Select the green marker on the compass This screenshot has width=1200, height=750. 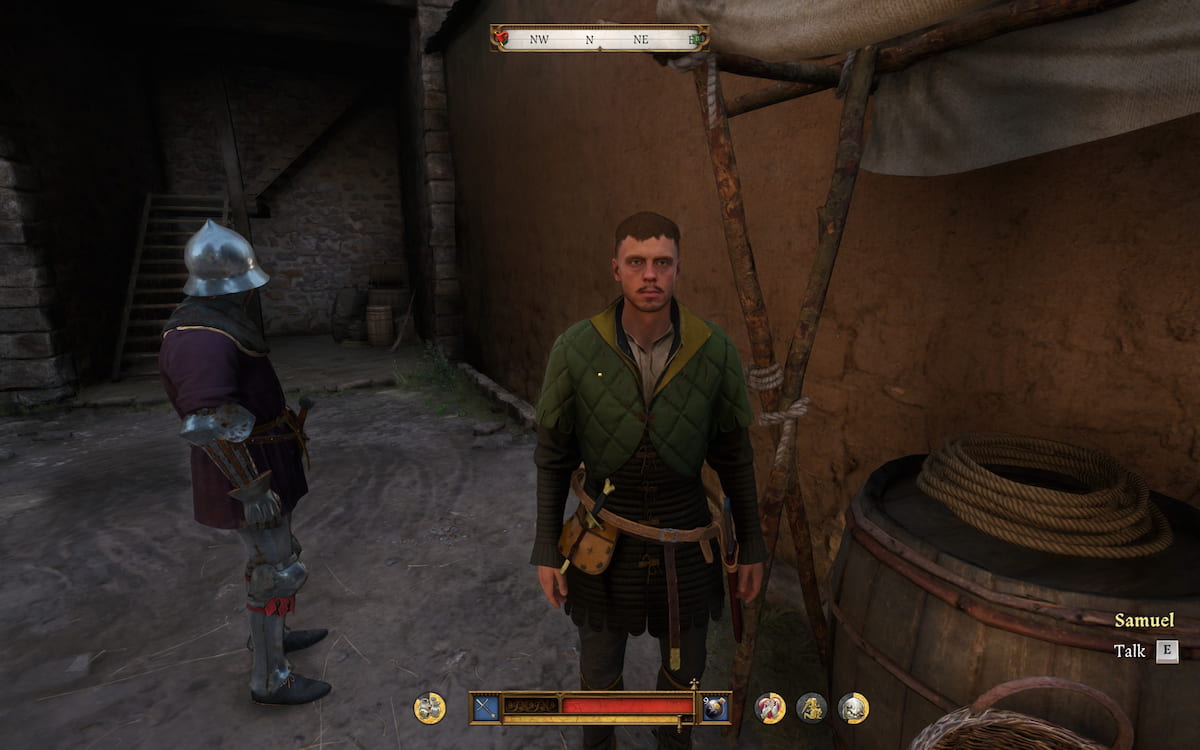click(x=696, y=39)
